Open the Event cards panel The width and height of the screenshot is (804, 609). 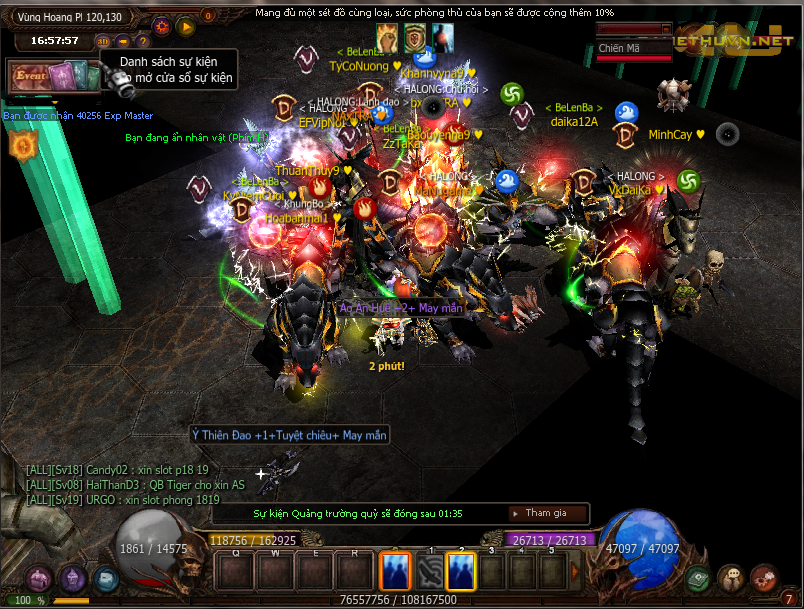tap(53, 76)
